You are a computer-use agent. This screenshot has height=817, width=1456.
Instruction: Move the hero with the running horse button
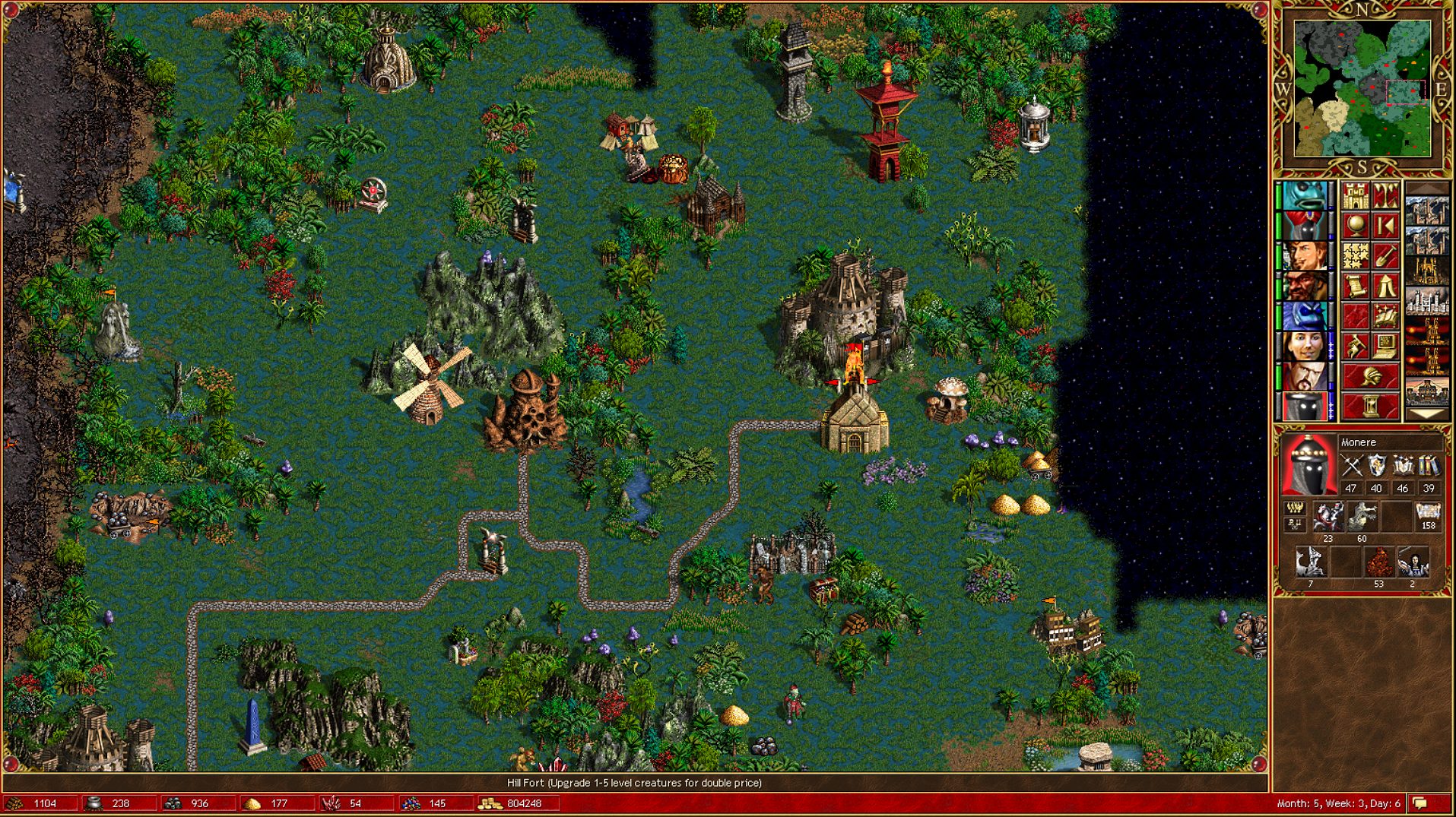(x=1356, y=347)
